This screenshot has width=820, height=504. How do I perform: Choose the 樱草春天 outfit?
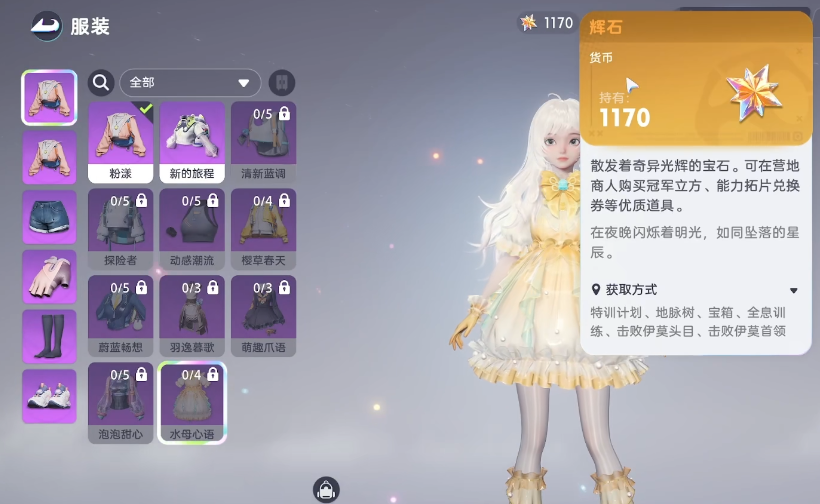[263, 228]
